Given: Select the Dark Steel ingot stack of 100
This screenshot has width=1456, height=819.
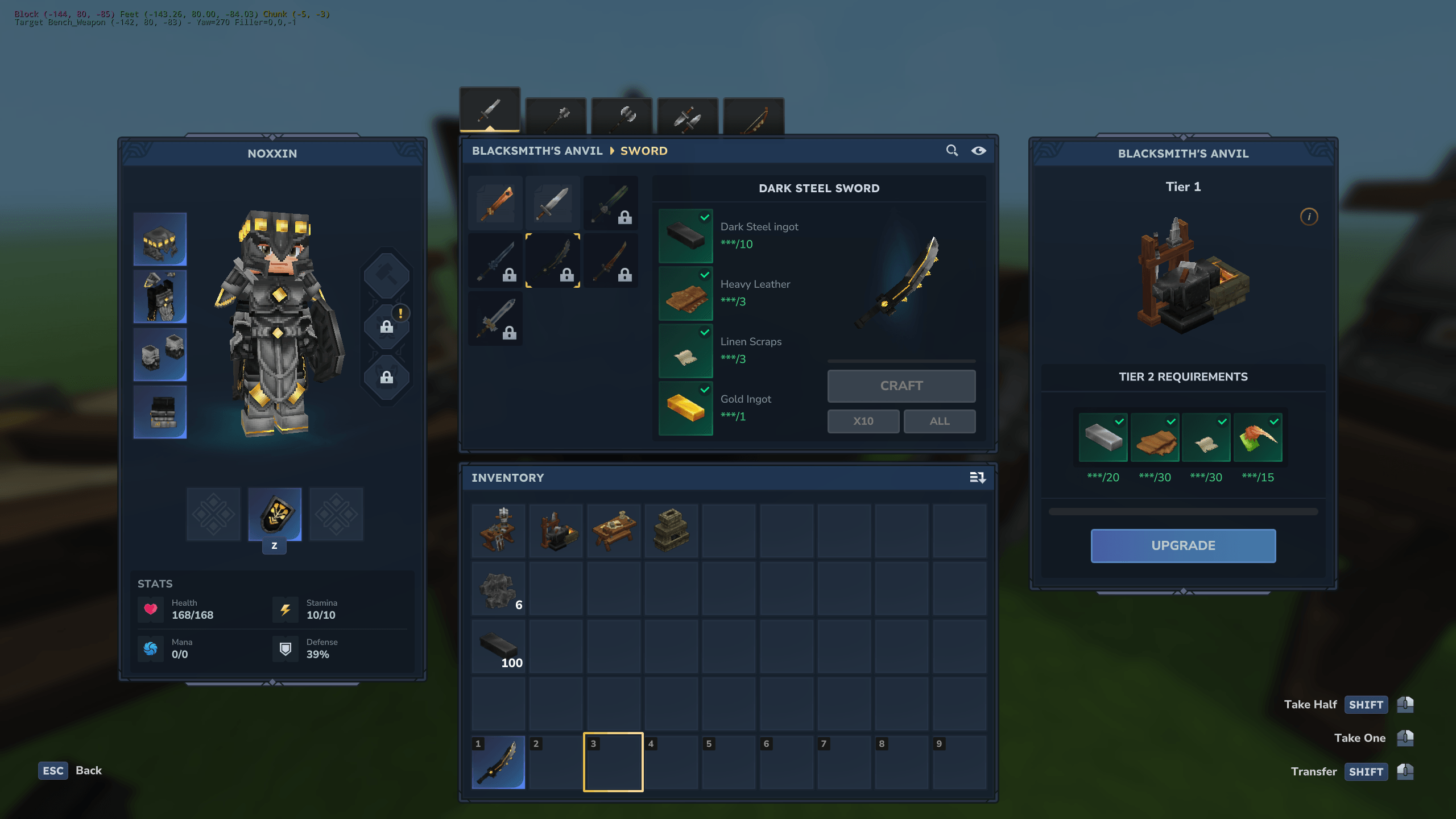Looking at the screenshot, I should click(x=499, y=647).
